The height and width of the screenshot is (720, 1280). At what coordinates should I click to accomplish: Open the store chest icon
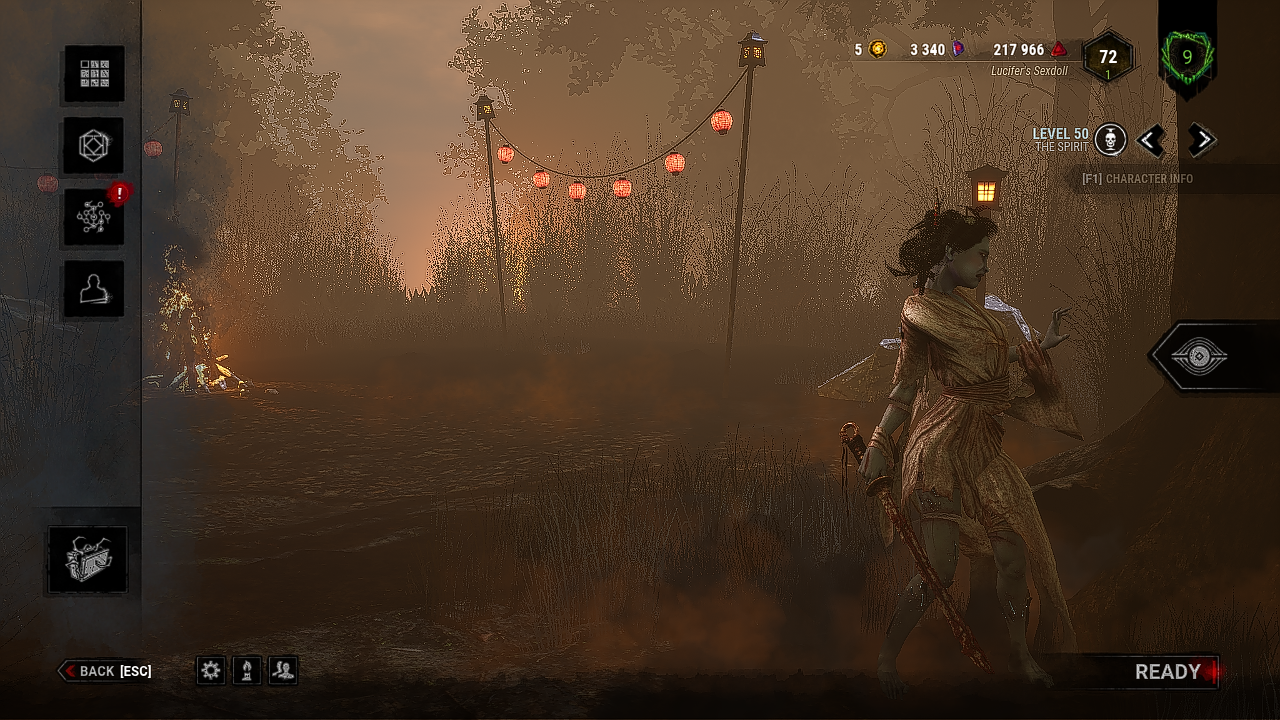click(x=88, y=560)
